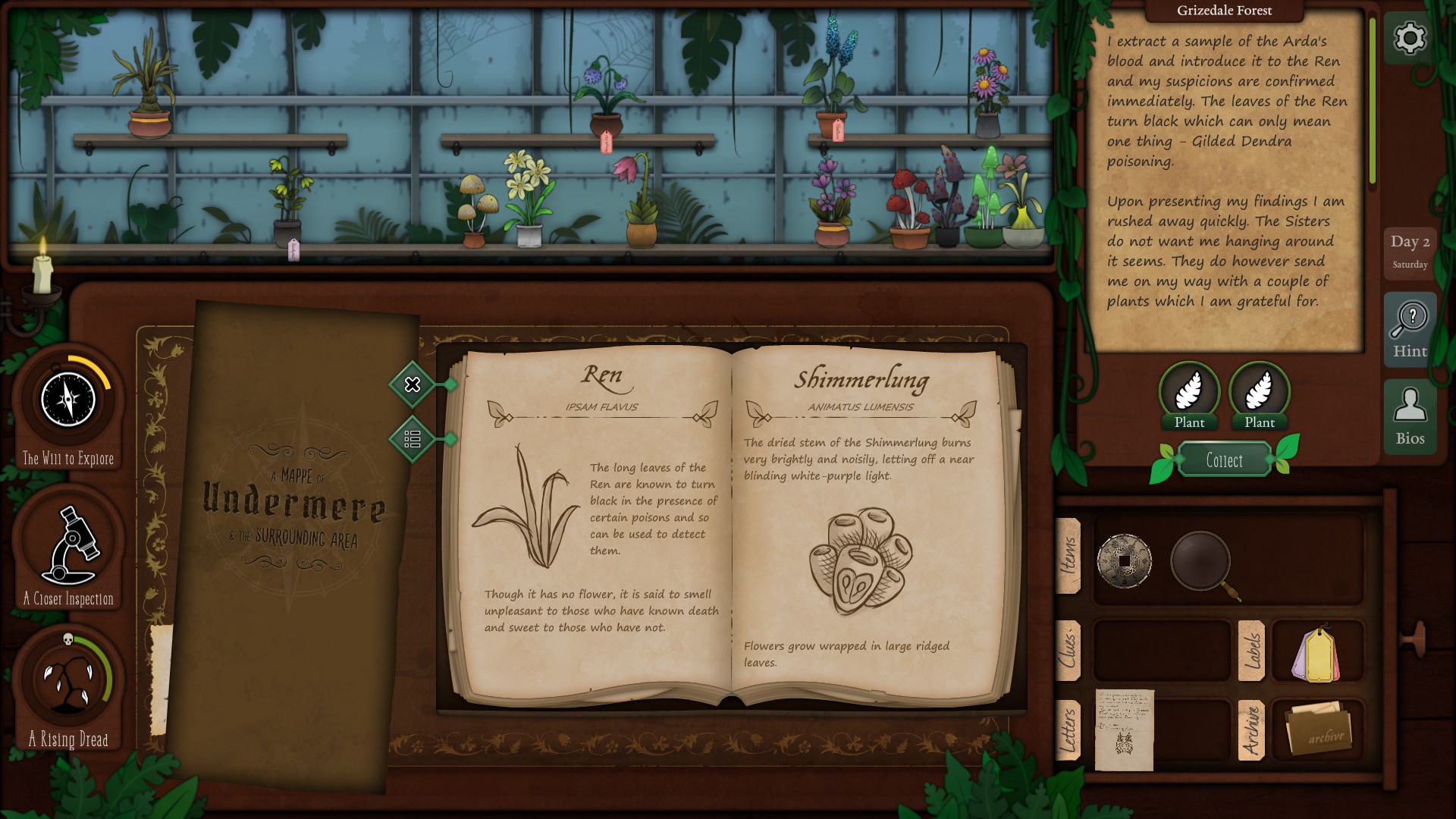Image resolution: width=1456 pixels, height=819 pixels.
Task: Select the ornate coin item
Action: [1124, 561]
